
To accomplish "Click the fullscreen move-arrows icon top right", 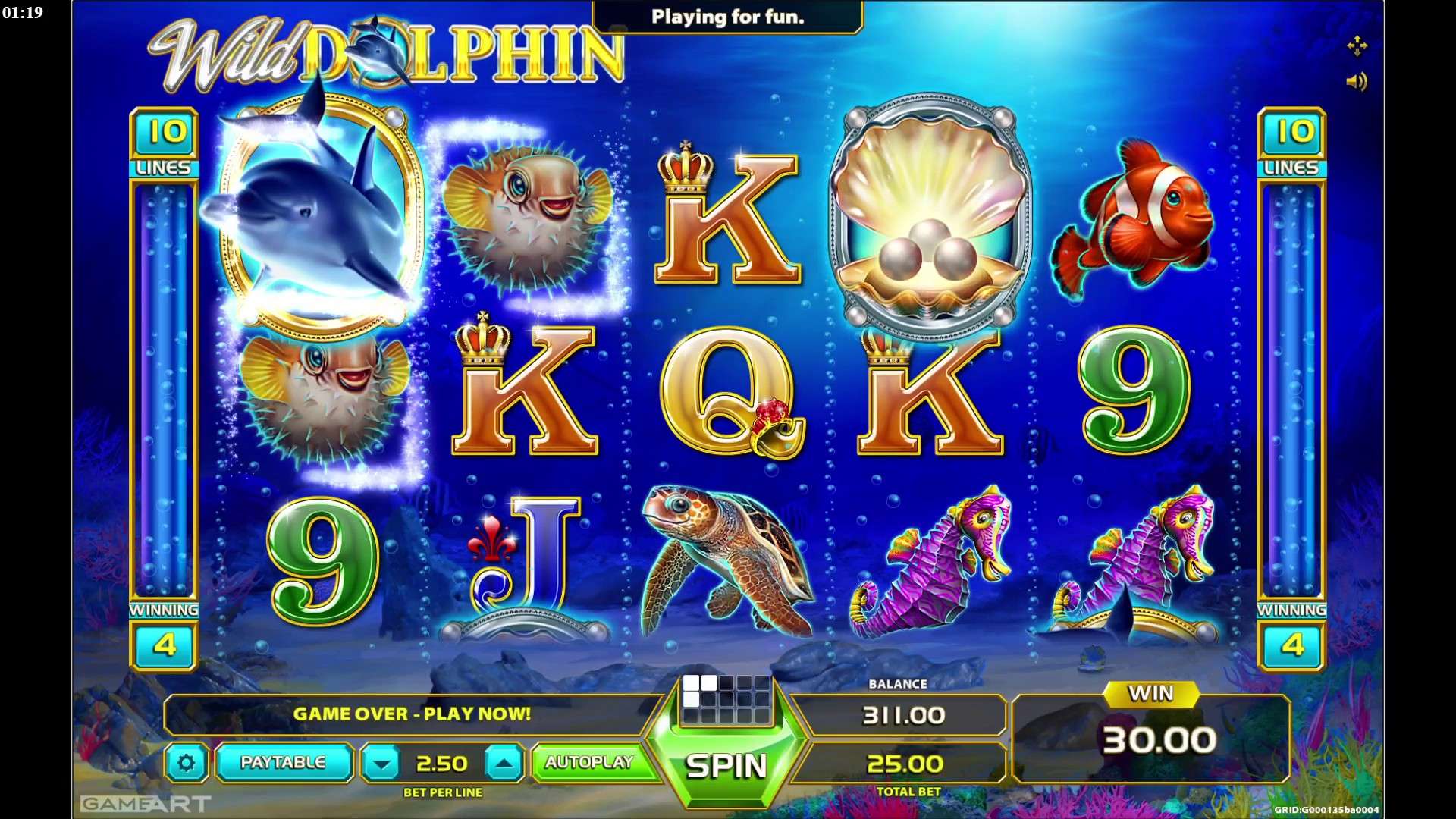I will [1359, 47].
